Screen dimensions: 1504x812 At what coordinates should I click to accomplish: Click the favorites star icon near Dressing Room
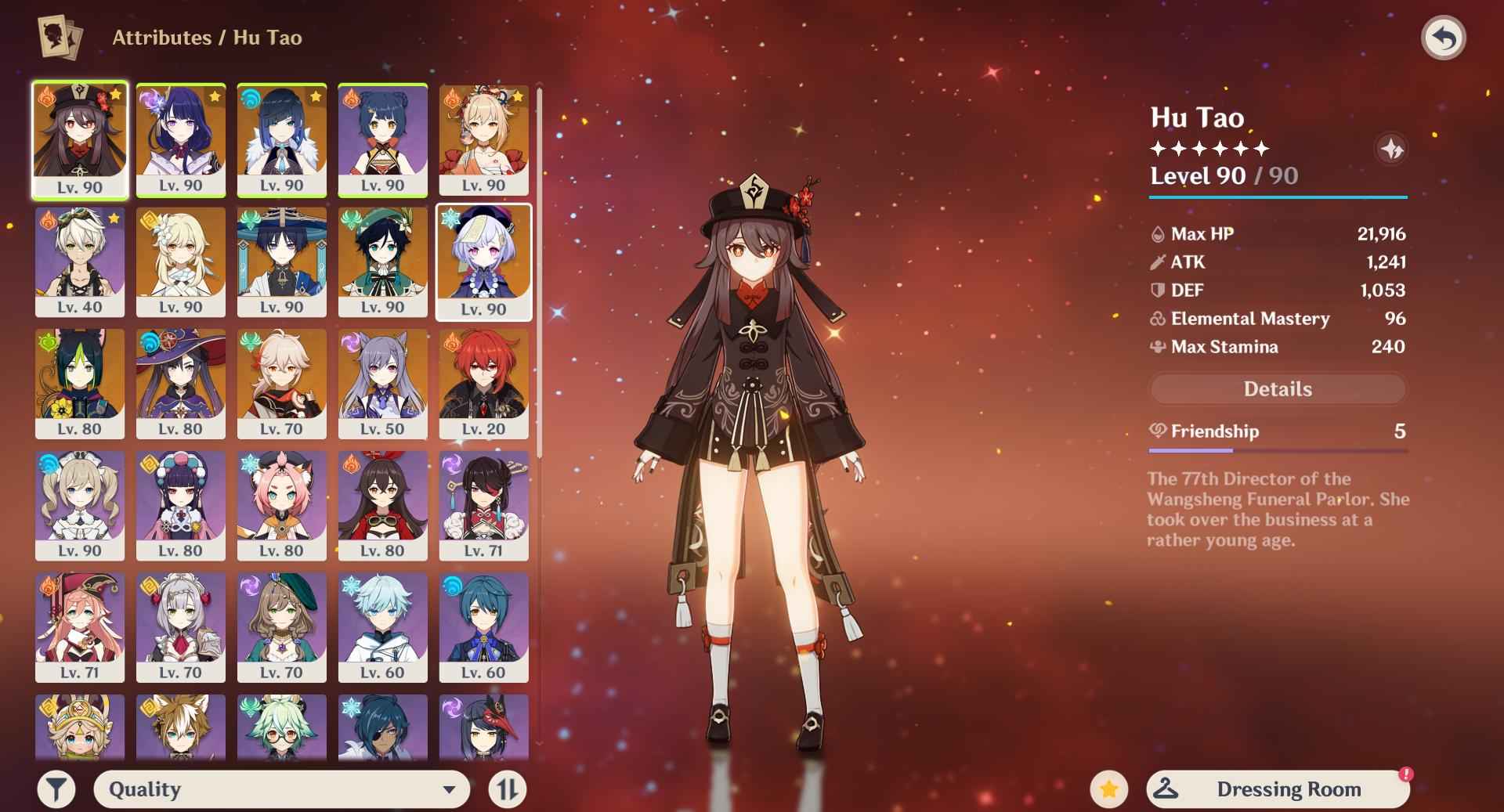1109,789
